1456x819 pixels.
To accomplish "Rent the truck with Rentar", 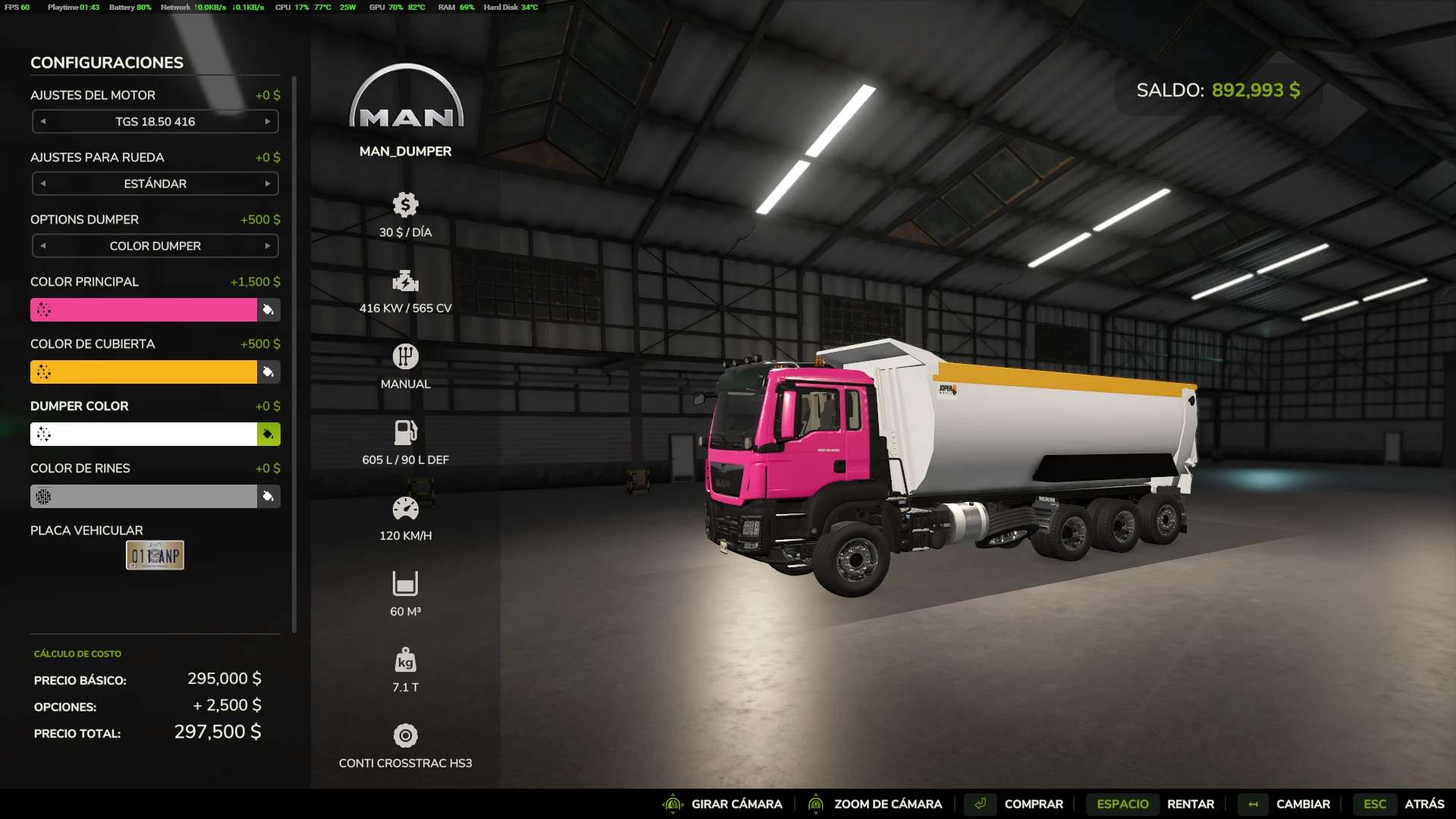I will click(x=1190, y=804).
